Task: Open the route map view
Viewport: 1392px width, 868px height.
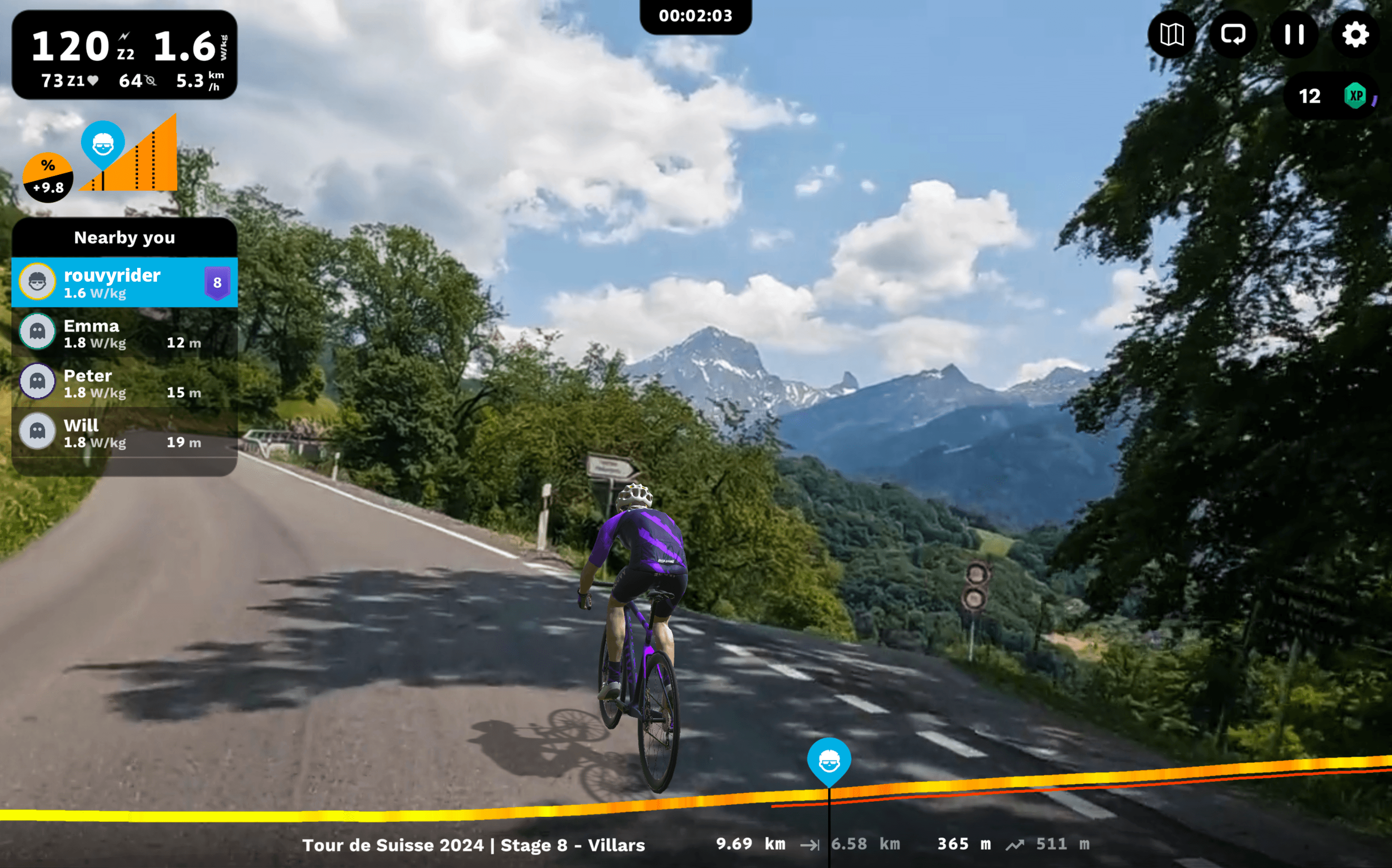Action: tap(1172, 35)
